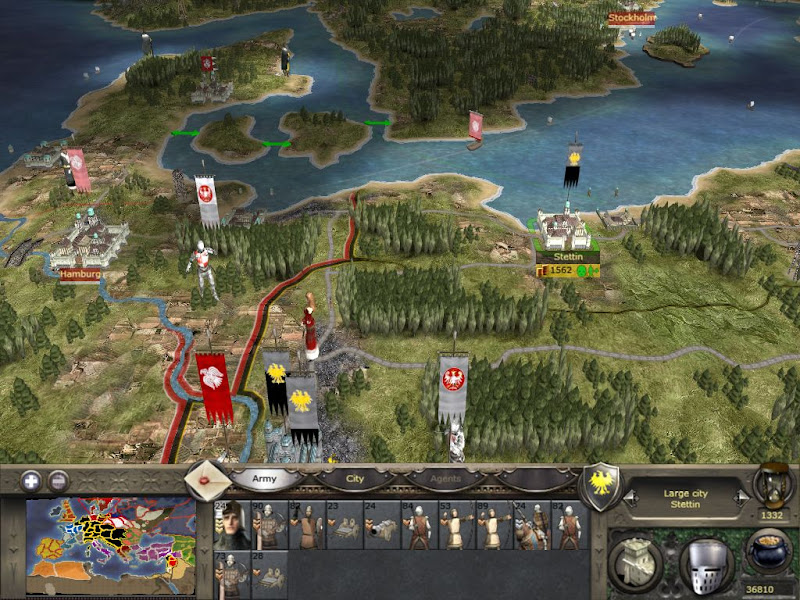The image size is (800, 600).
Task: Cycle to next settlement with right arrow
Action: 740,494
